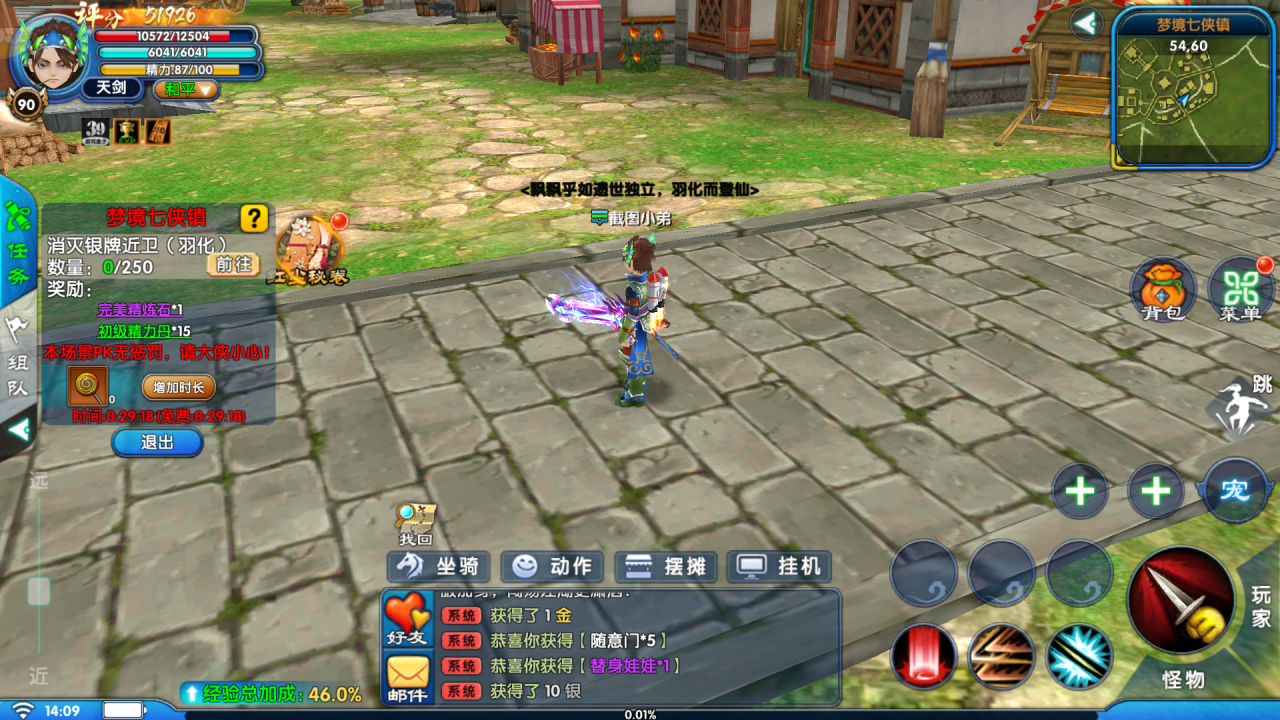
Task: Open the 邮件 mail icon
Action: (x=407, y=679)
